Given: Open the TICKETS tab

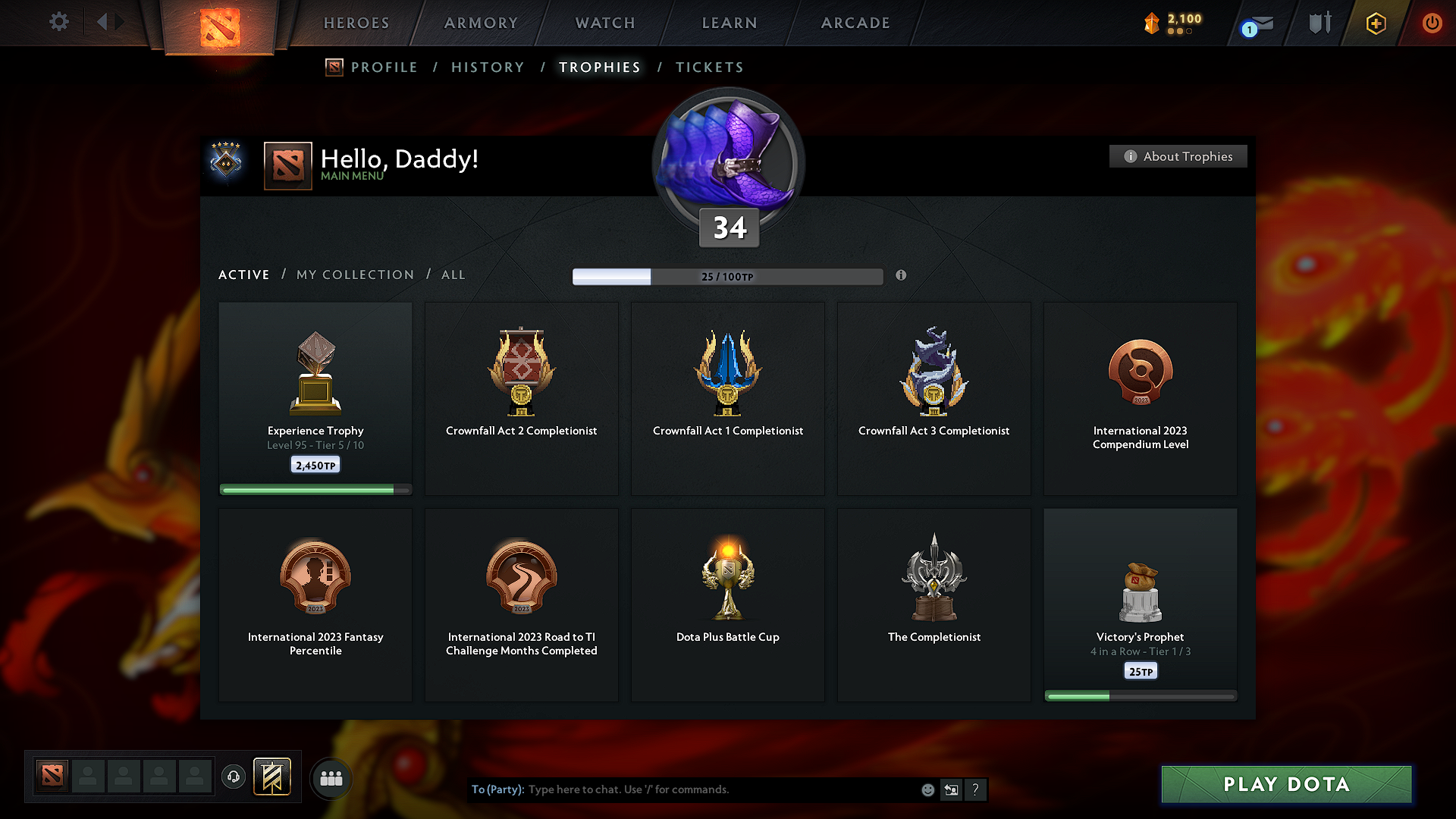Looking at the screenshot, I should [709, 67].
